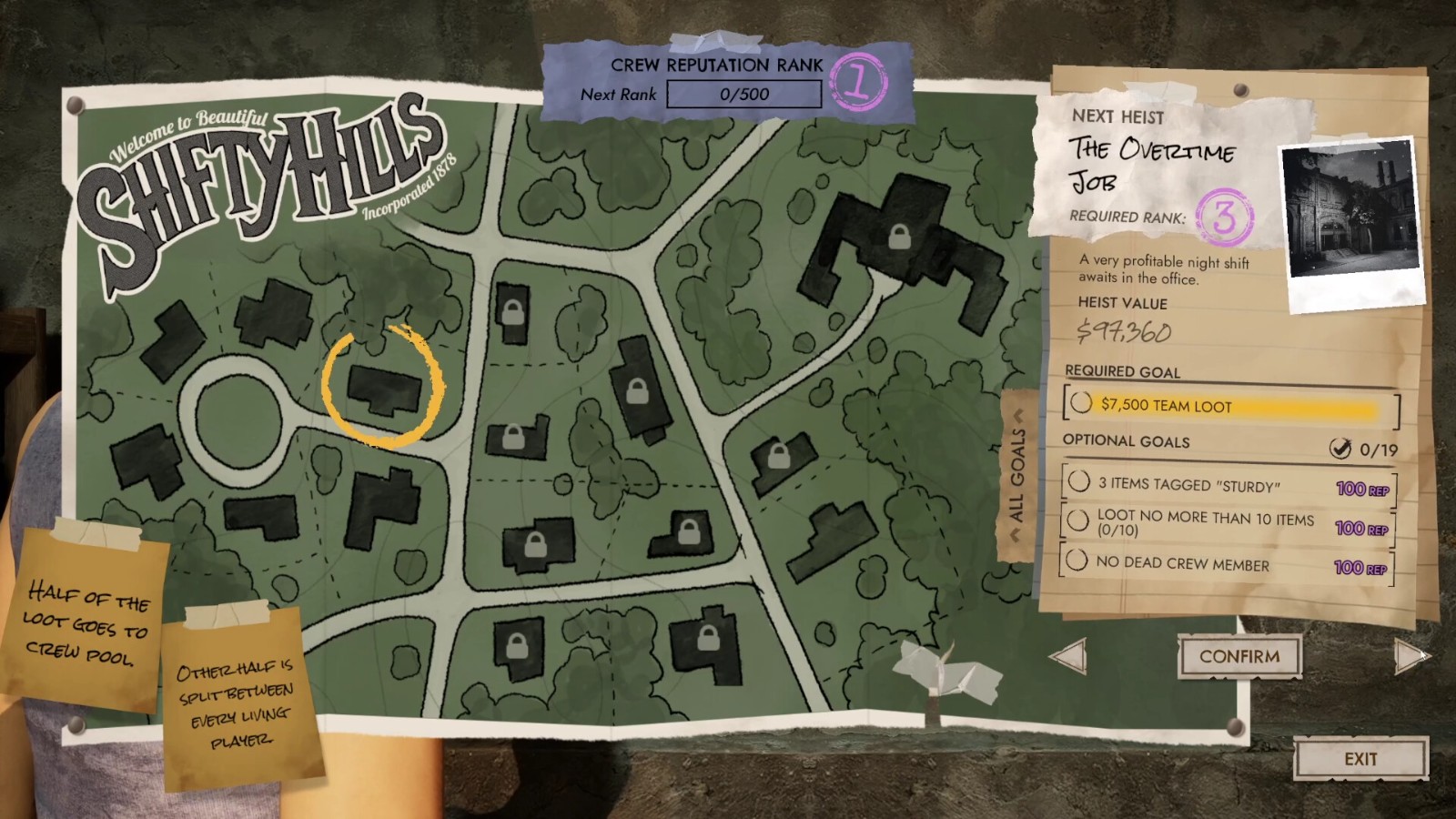
Task: Choose the 3 Items Tagged "Sturdy" goal
Action: pyautogui.click(x=1228, y=485)
